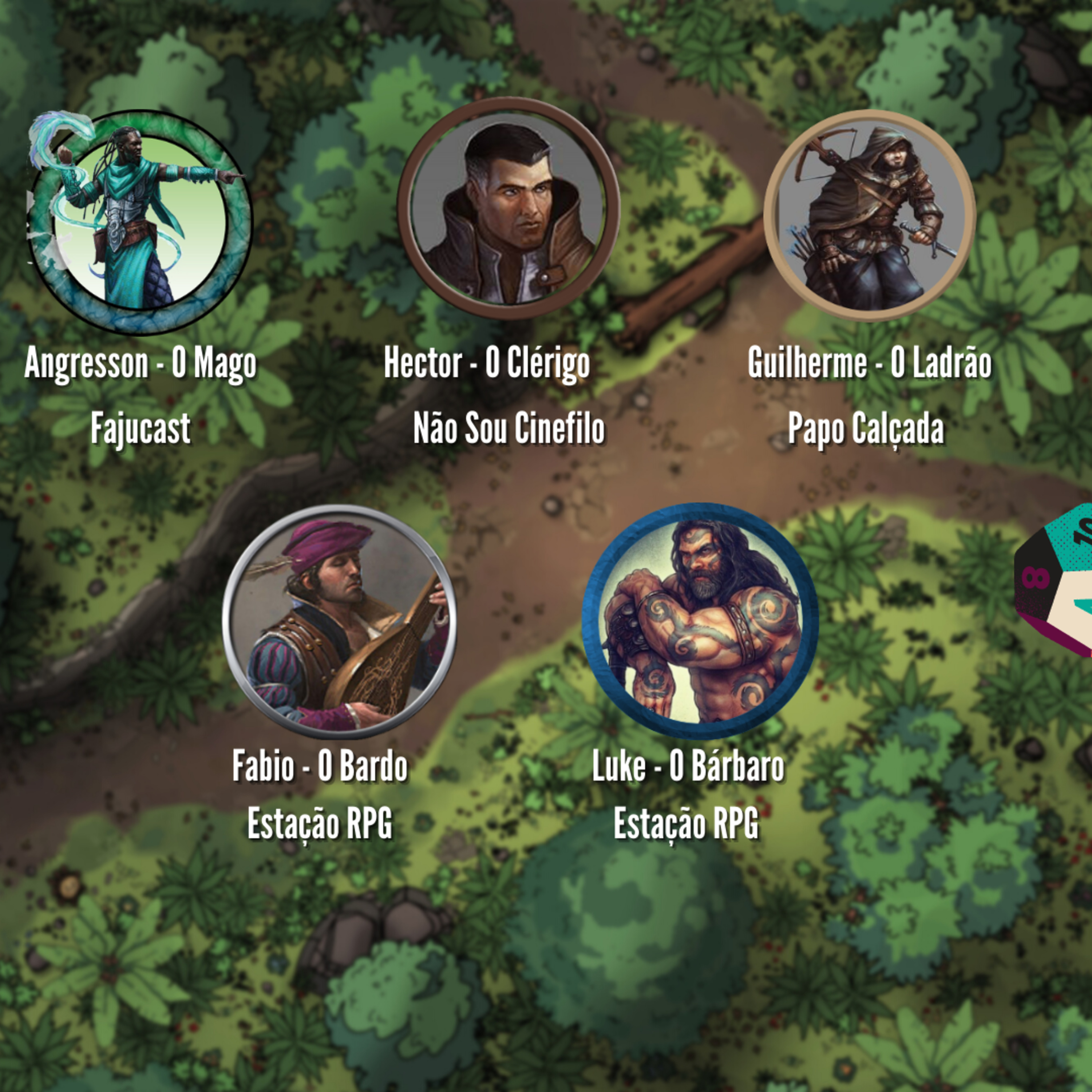Pick Guilherme the thief token
Image resolution: width=1092 pixels, height=1092 pixels.
click(x=869, y=215)
